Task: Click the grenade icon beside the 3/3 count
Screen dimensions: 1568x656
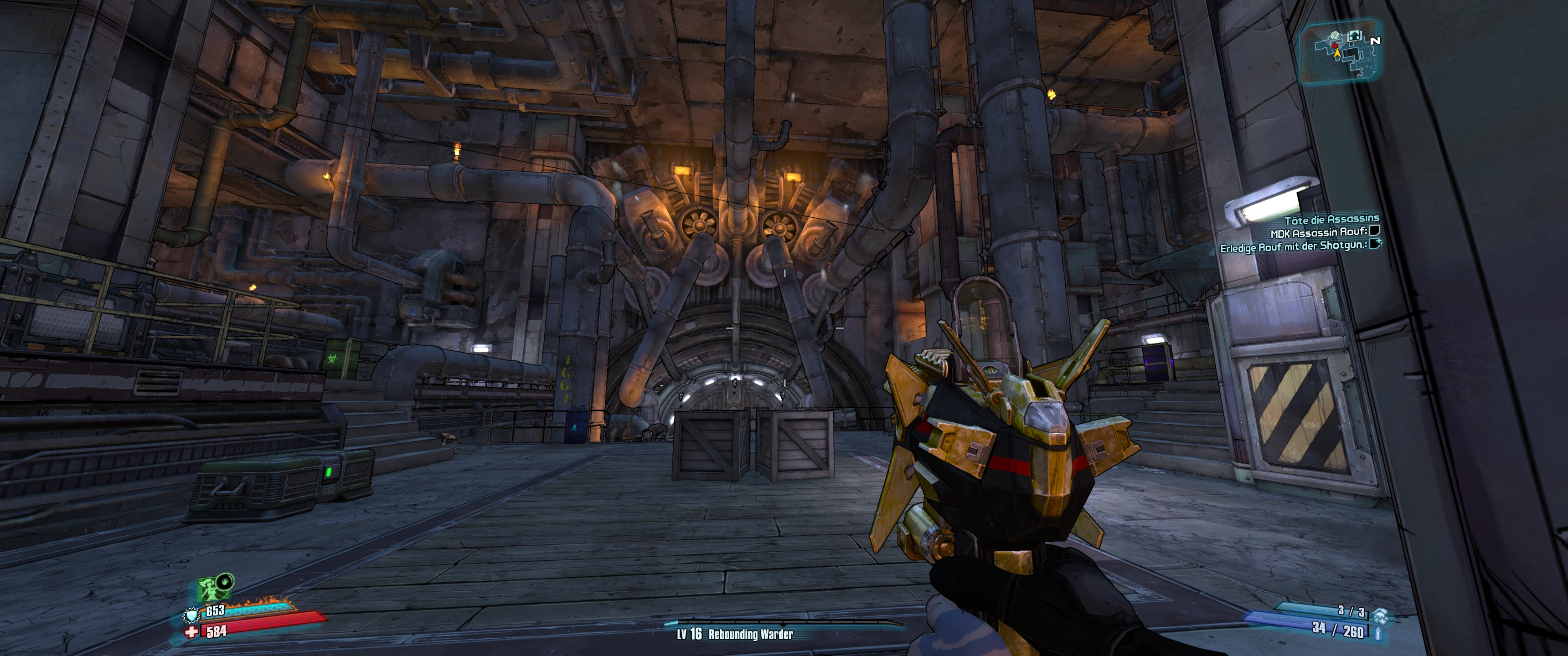Action: (1379, 615)
